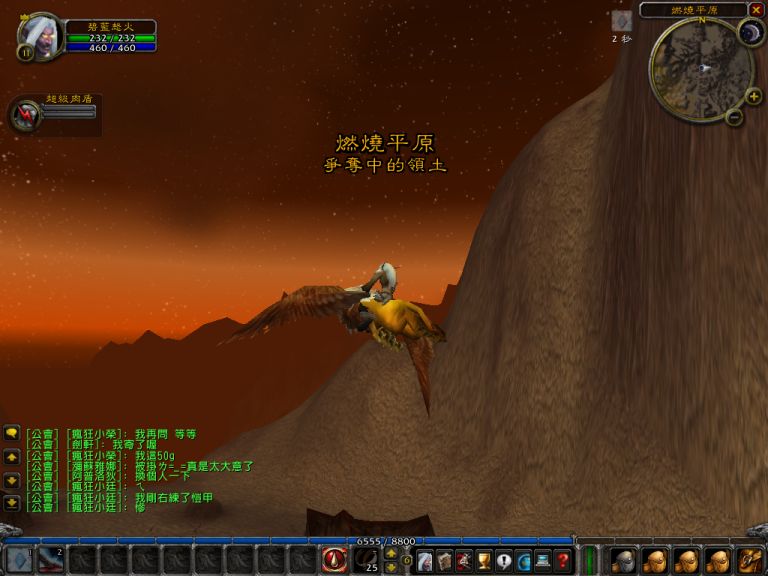Click the minimap zoom-out minus button
The width and height of the screenshot is (768, 576).
[734, 117]
